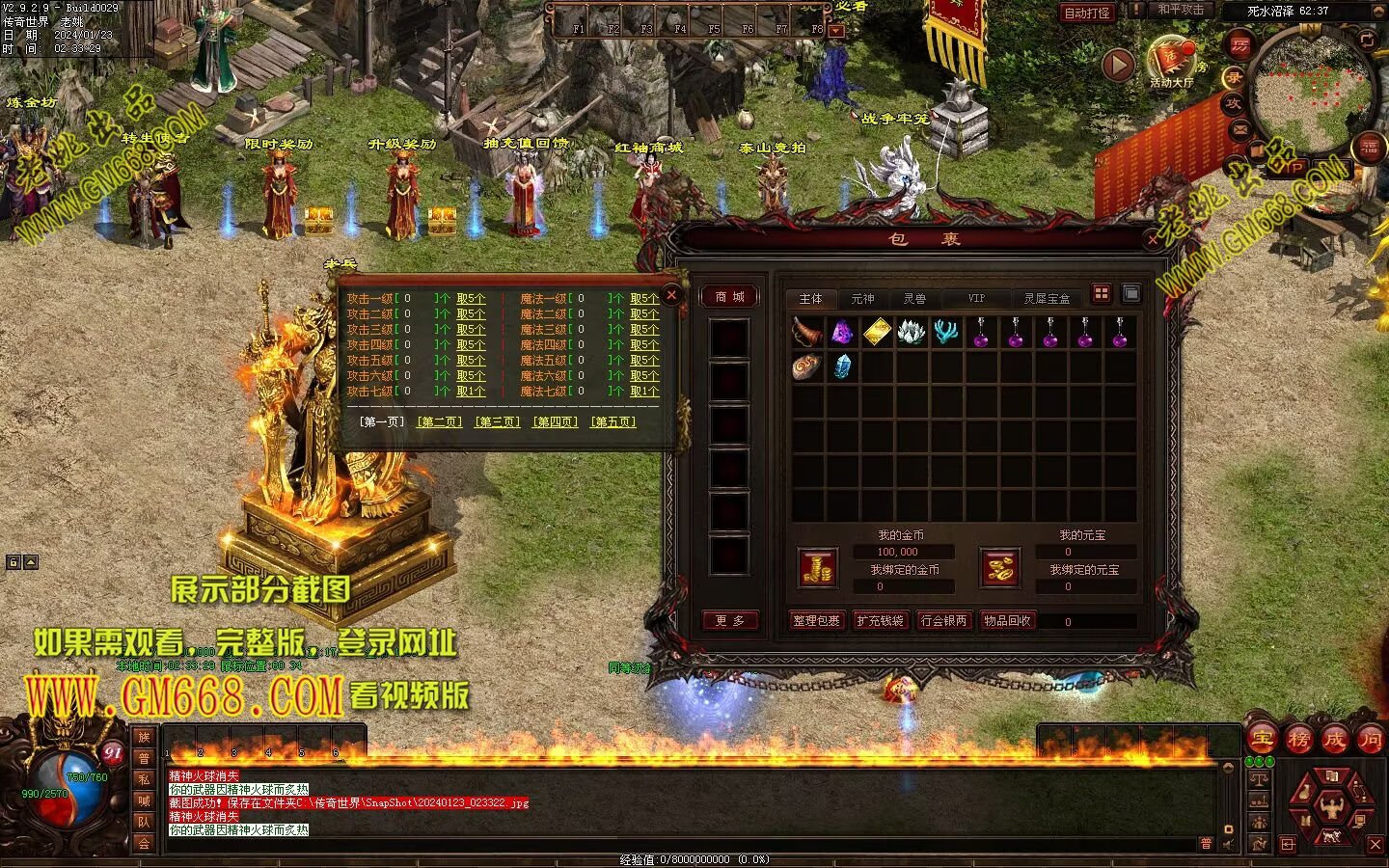The image size is (1389, 868).
Task: Open the VIP bag tab
Action: coord(976,299)
